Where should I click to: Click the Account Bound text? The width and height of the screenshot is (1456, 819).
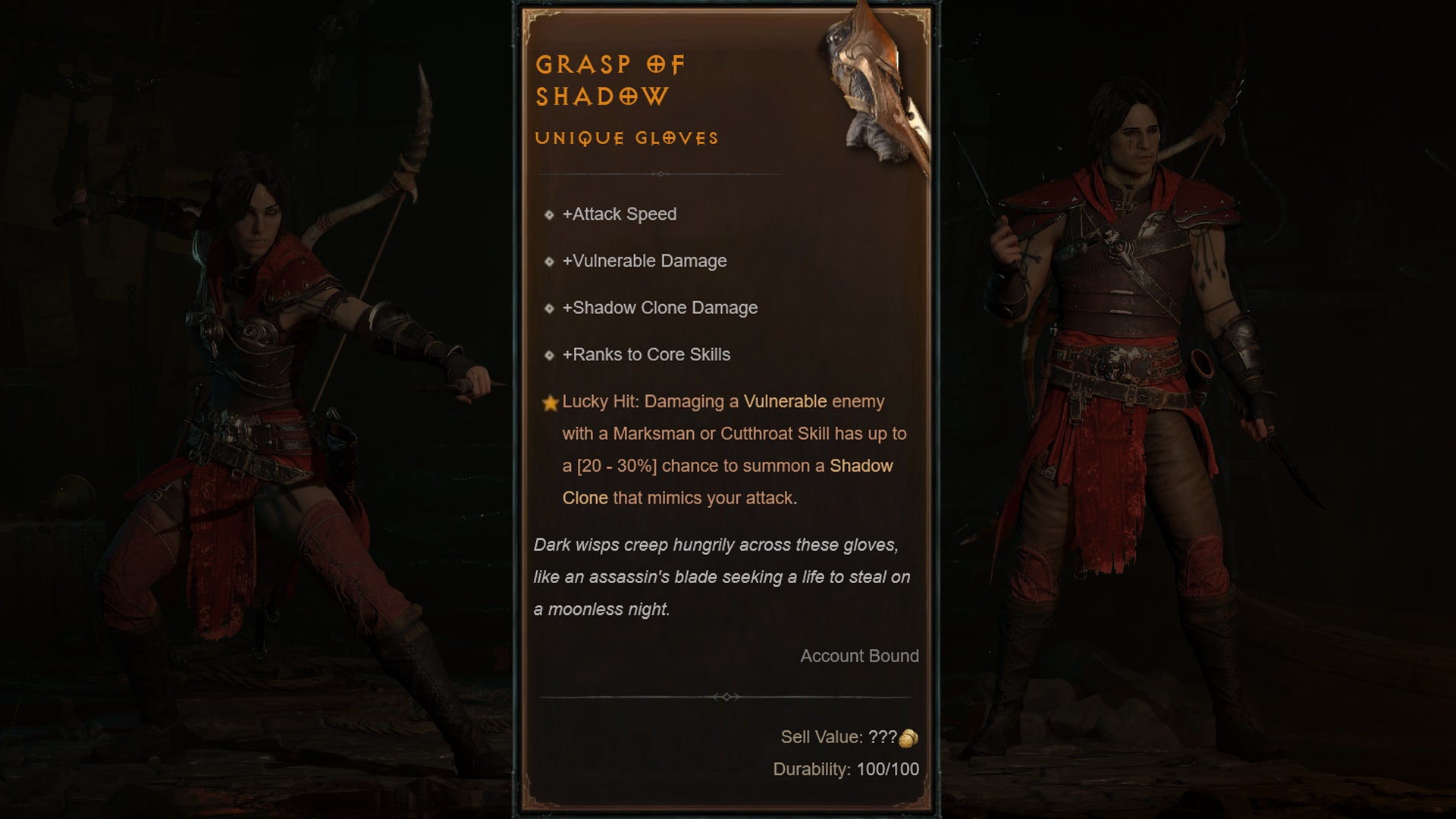[x=861, y=656]
